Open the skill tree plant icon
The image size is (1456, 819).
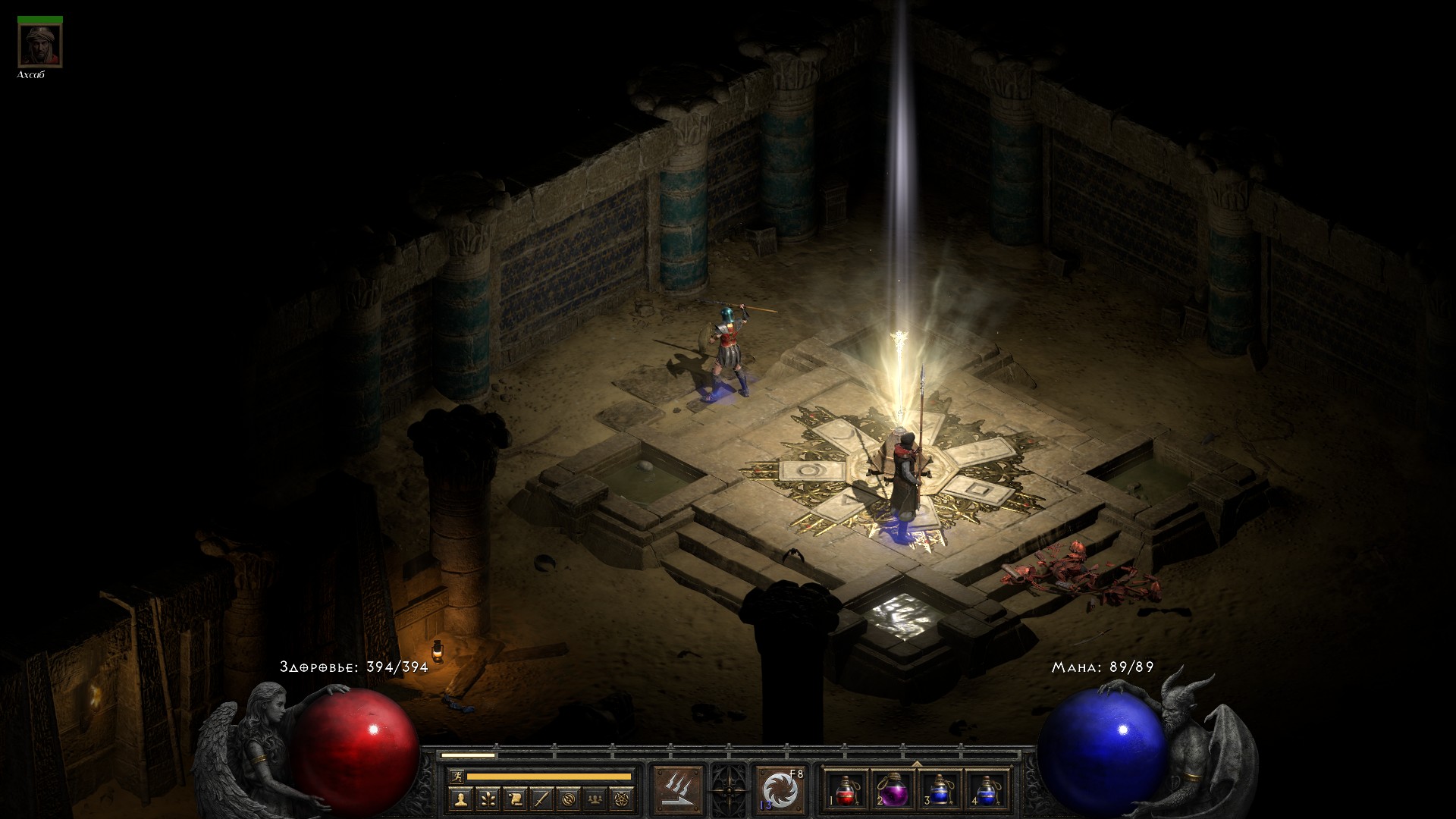click(x=488, y=799)
